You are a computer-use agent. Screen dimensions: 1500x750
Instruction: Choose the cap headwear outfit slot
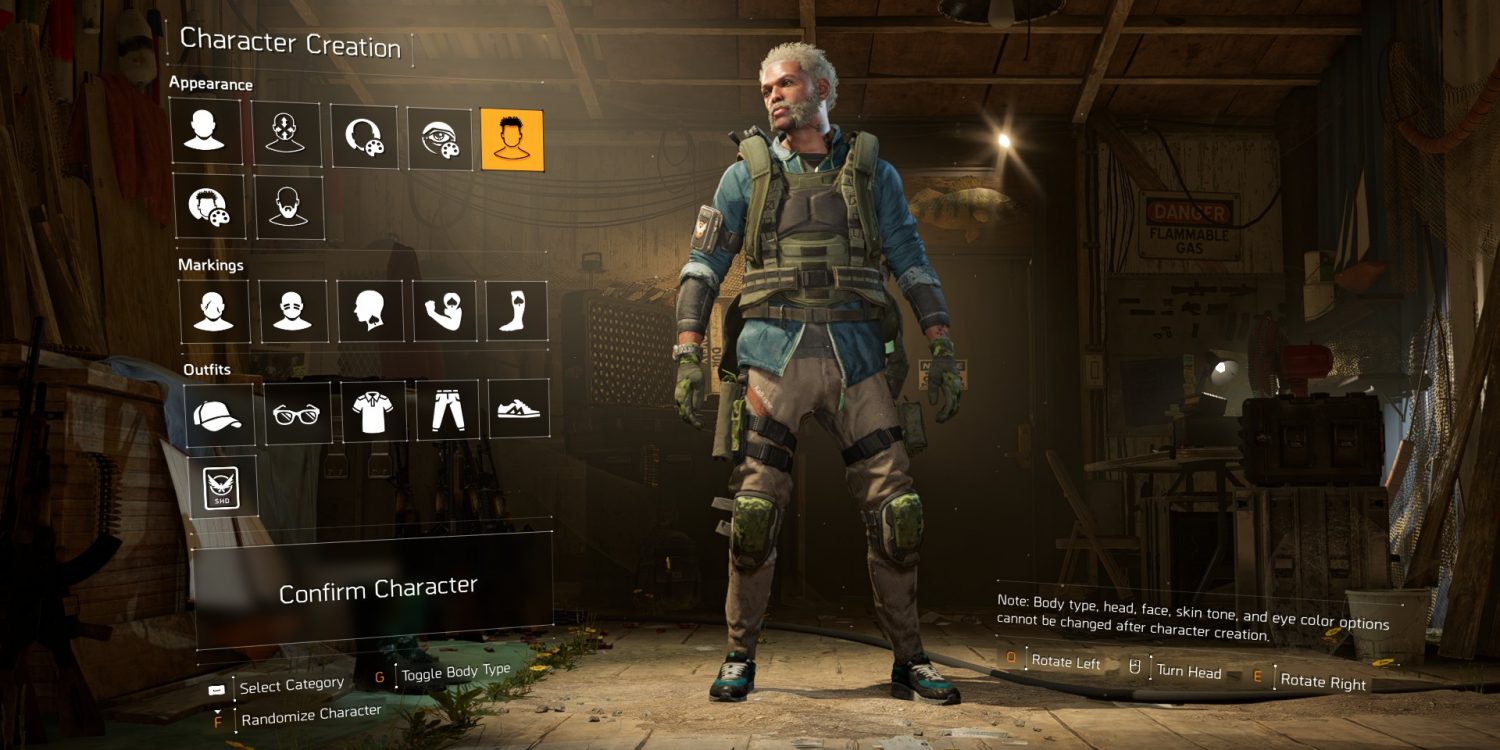(219, 413)
